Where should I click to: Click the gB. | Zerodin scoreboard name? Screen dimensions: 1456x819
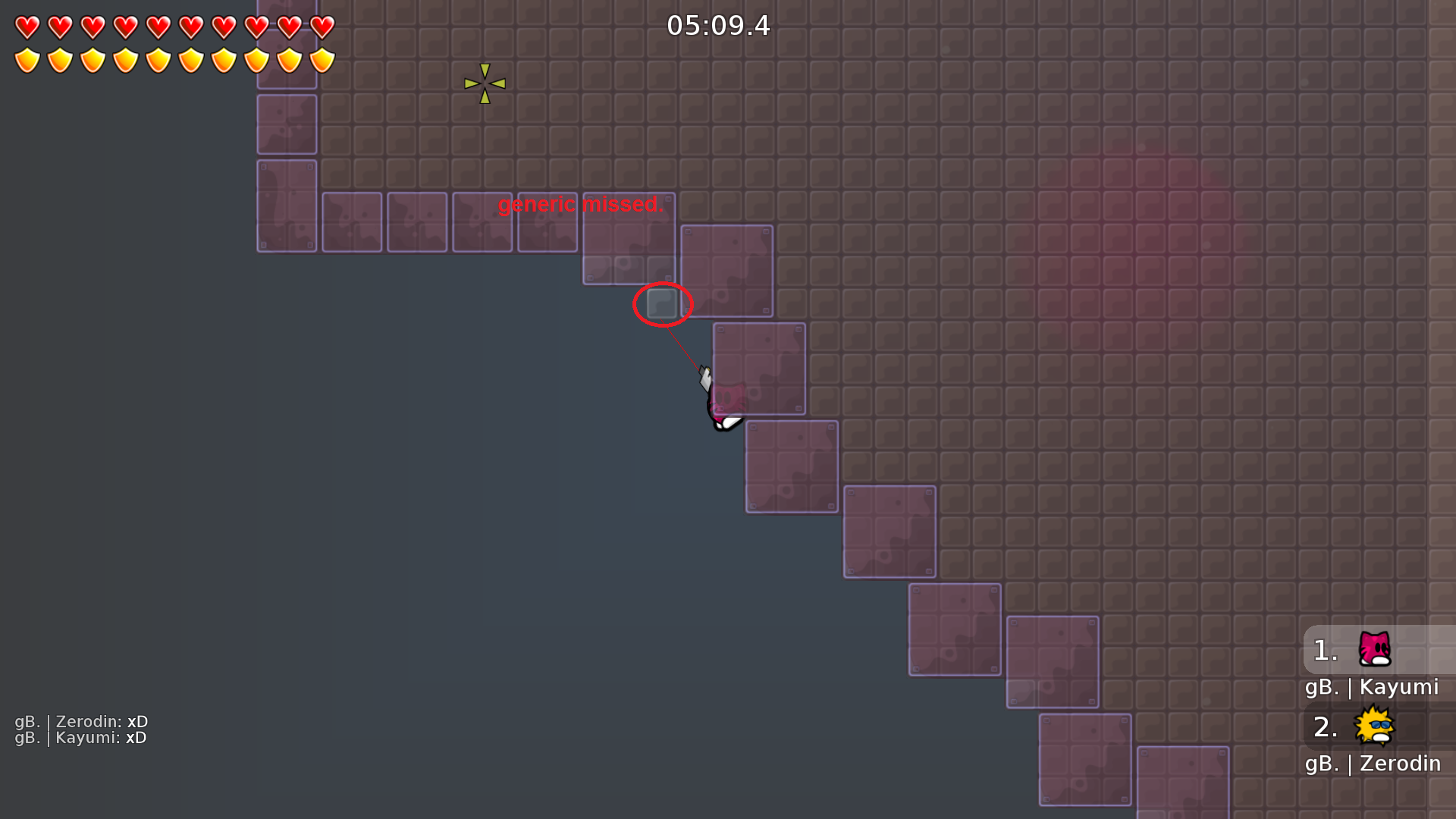click(1373, 764)
